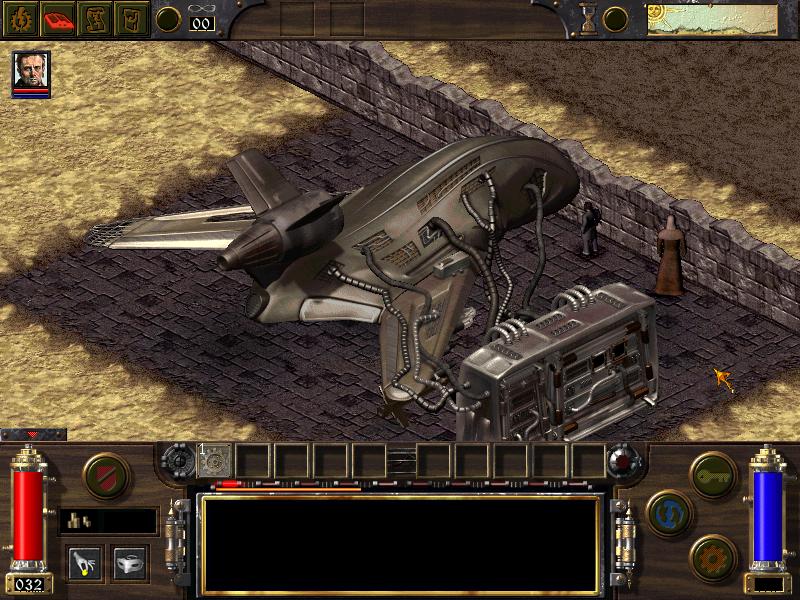Select the gear item in hotkey slot 1
The image size is (800, 600).
[216, 461]
